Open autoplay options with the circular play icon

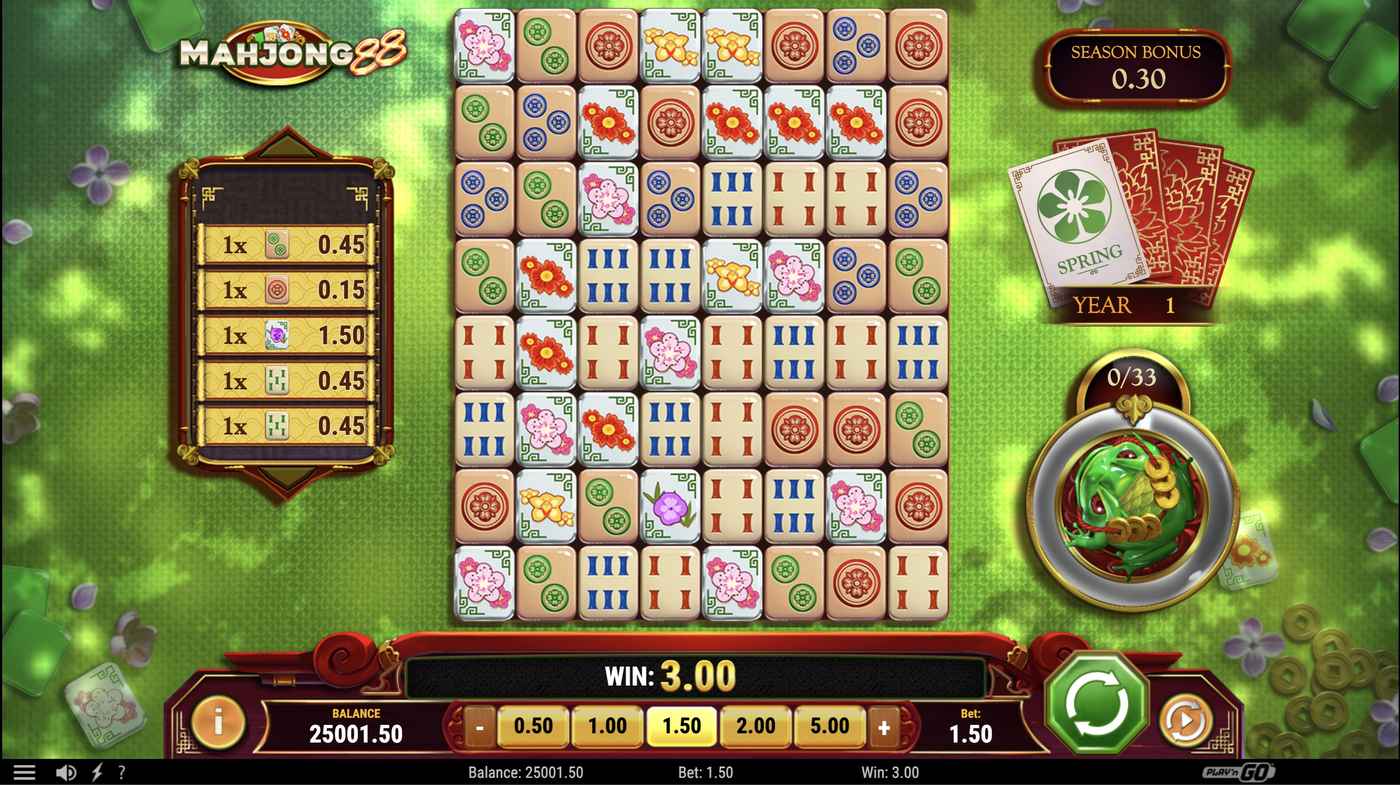(1185, 719)
